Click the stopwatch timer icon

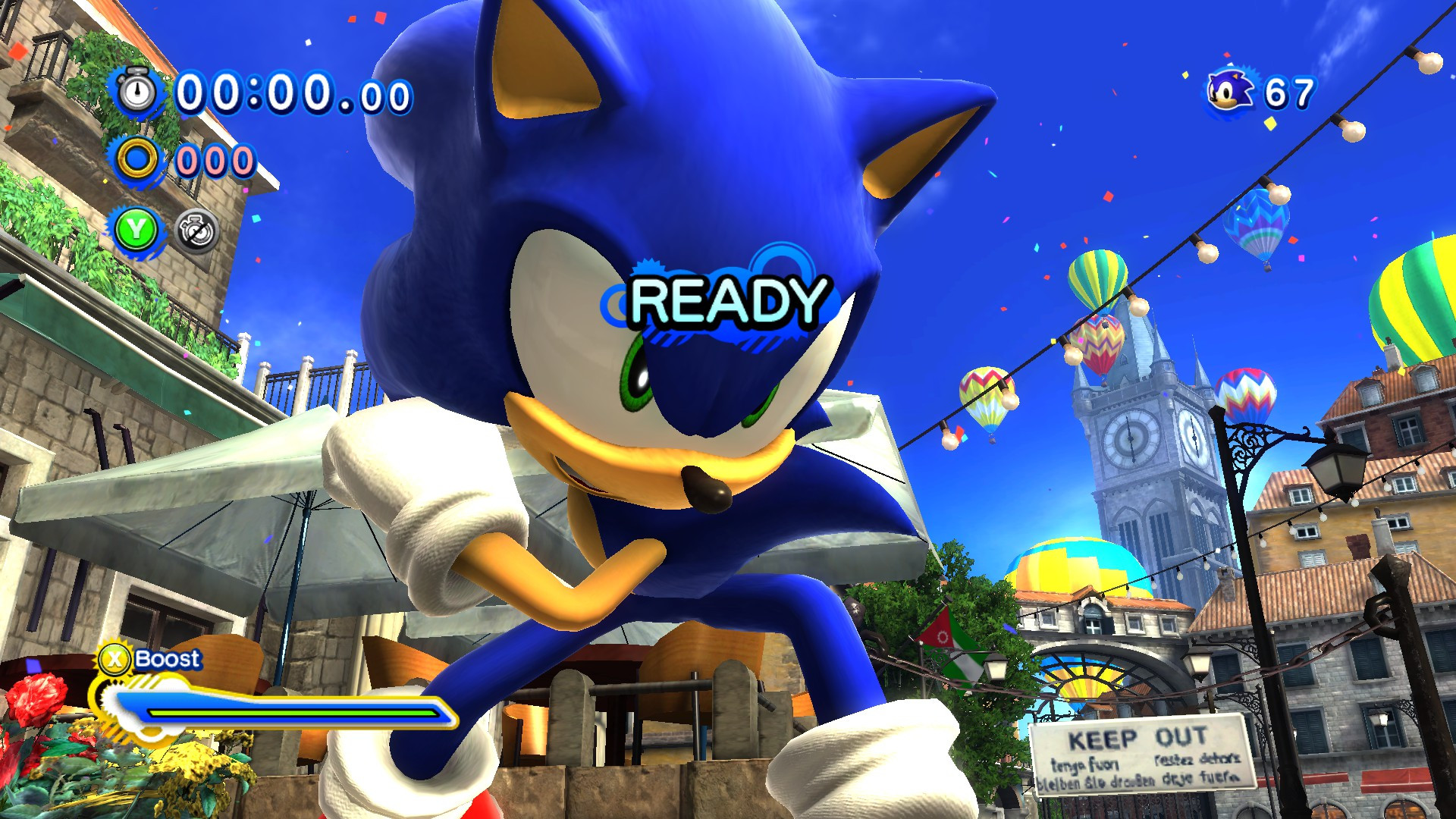tap(135, 91)
